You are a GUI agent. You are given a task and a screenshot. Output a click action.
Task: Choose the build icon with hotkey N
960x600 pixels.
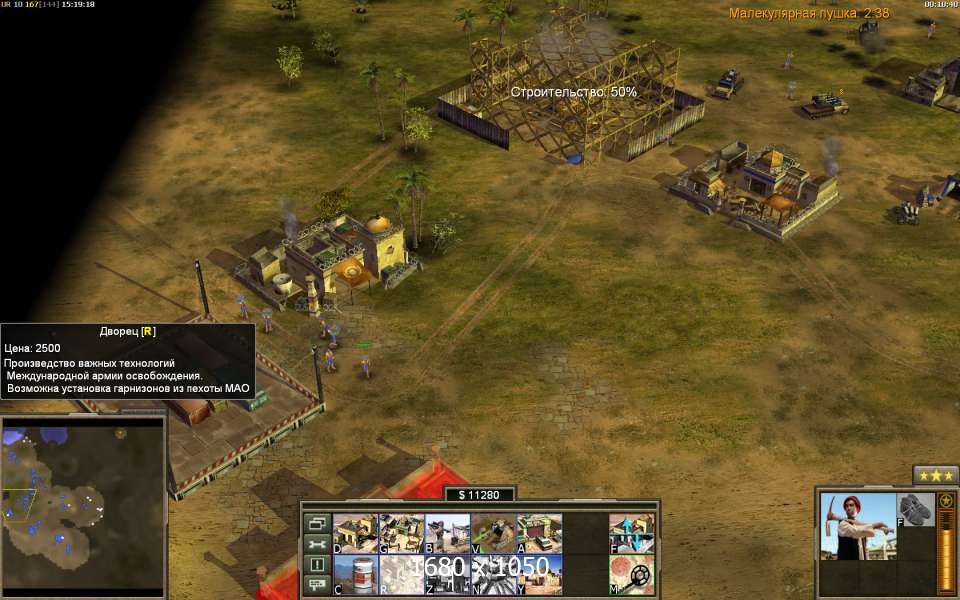pyautogui.click(x=493, y=574)
